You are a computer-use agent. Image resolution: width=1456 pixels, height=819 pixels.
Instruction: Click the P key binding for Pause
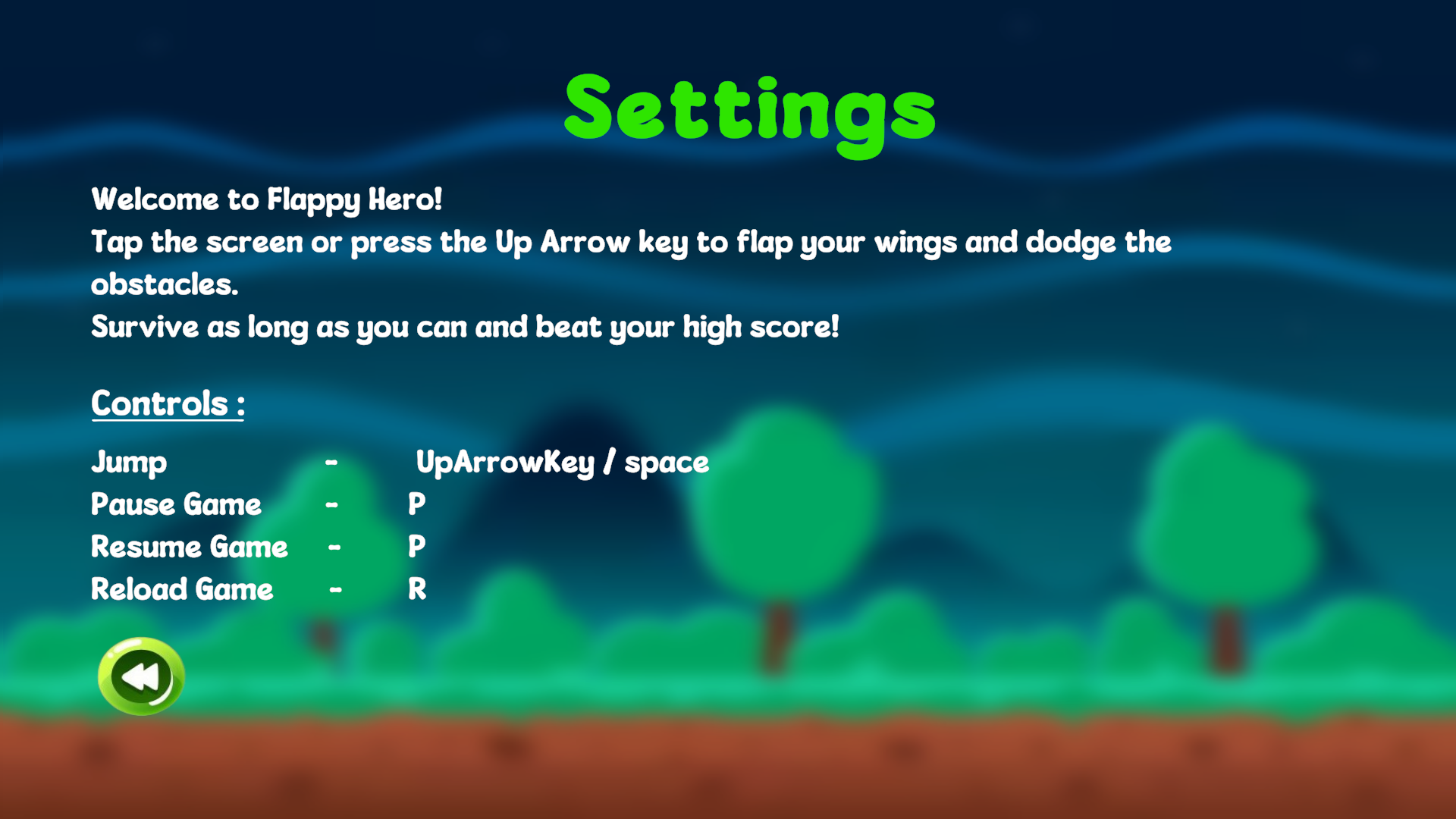(x=417, y=504)
